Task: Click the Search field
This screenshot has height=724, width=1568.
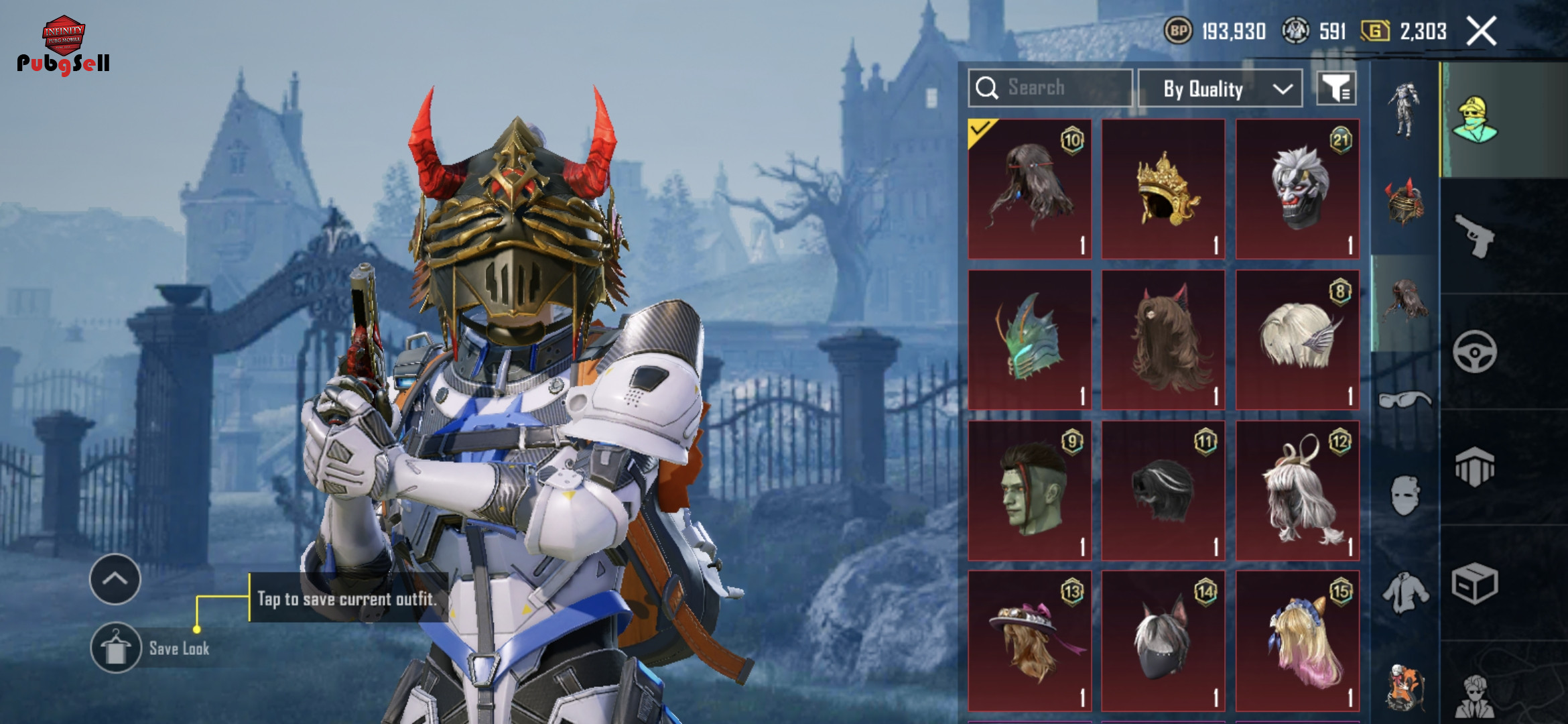Action: [x=1051, y=88]
